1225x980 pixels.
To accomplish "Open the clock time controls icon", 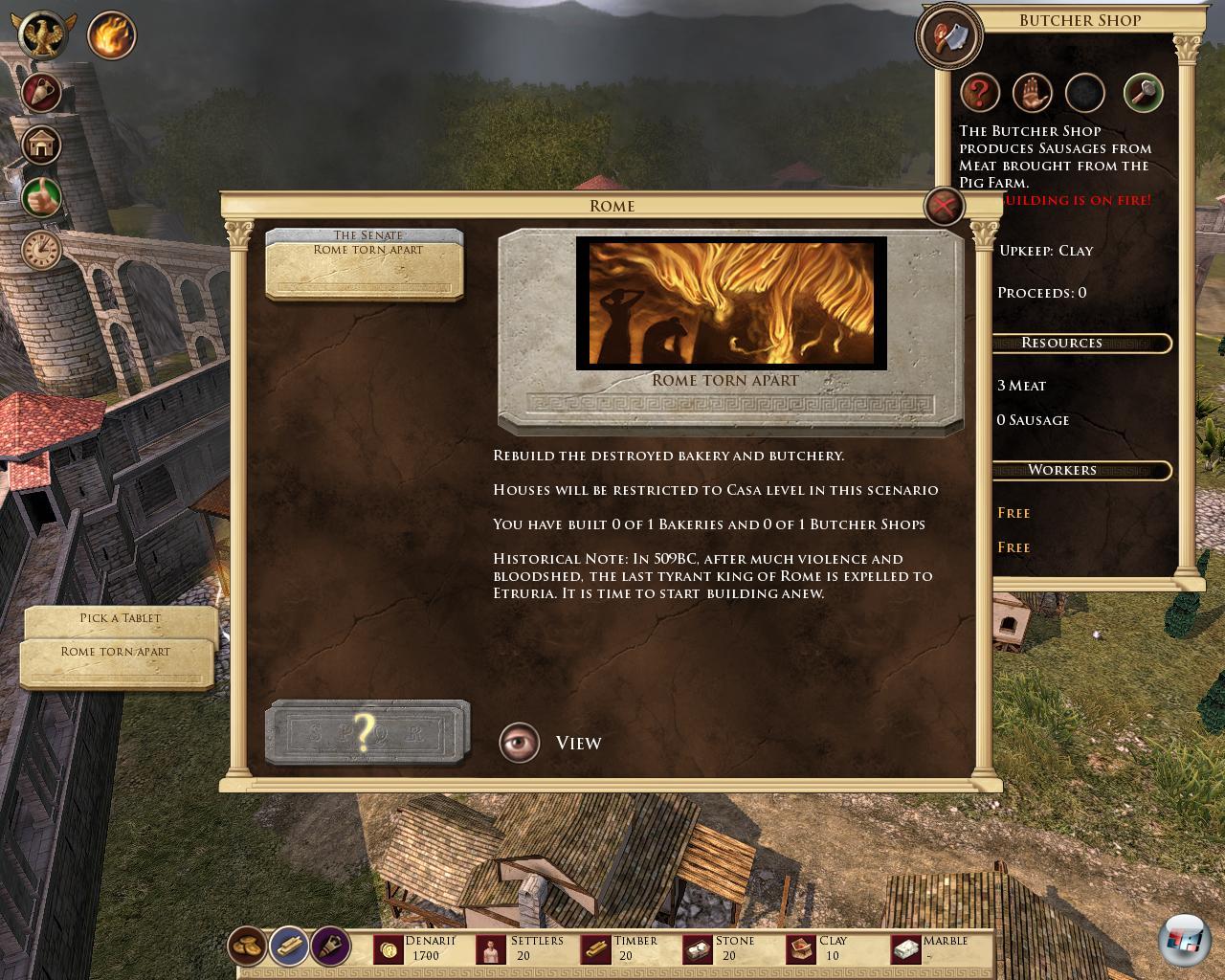I will pyautogui.click(x=41, y=251).
